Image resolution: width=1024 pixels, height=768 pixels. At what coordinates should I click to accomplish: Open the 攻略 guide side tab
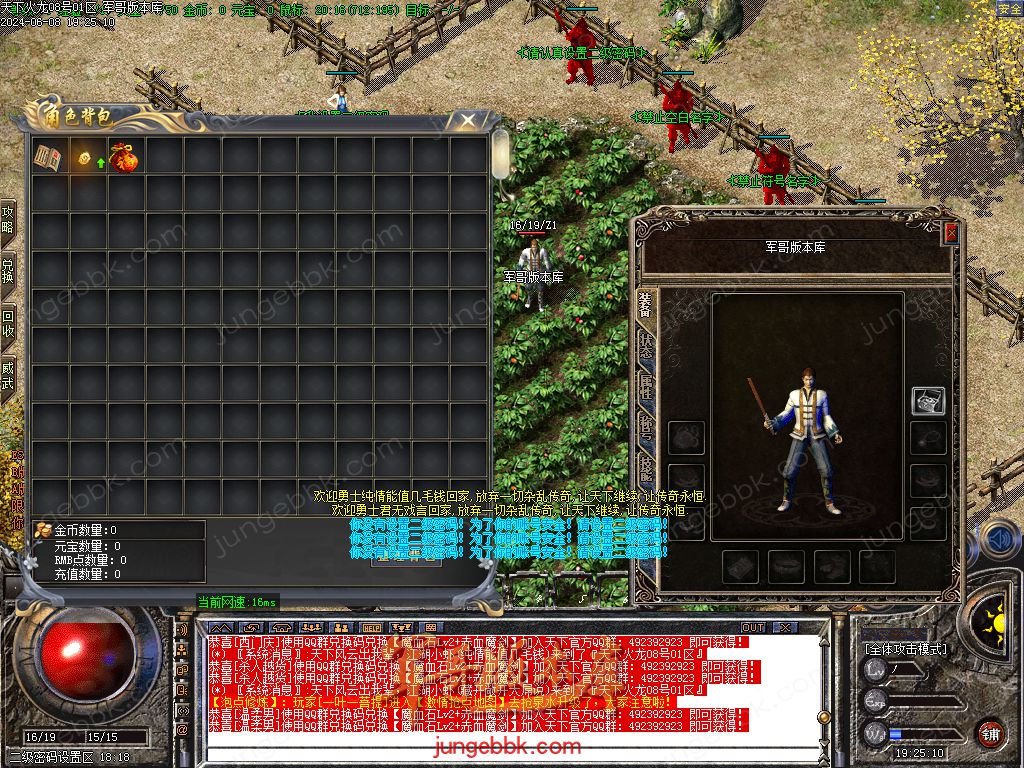pos(8,220)
